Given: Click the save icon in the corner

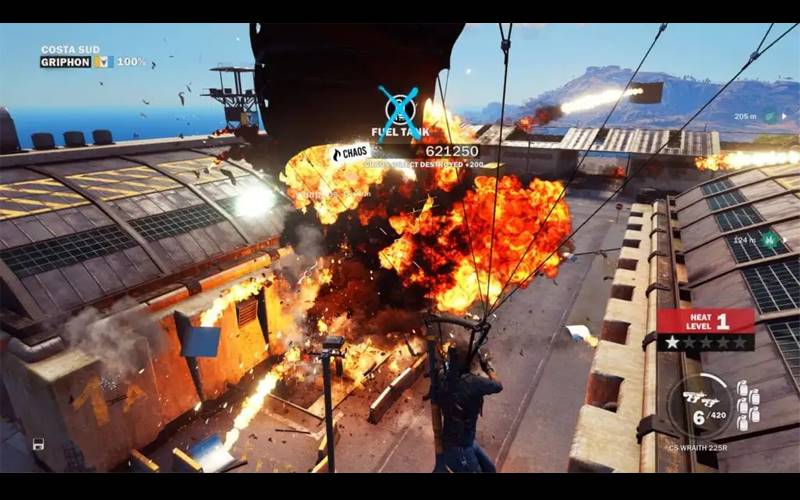Looking at the screenshot, I should [38, 443].
